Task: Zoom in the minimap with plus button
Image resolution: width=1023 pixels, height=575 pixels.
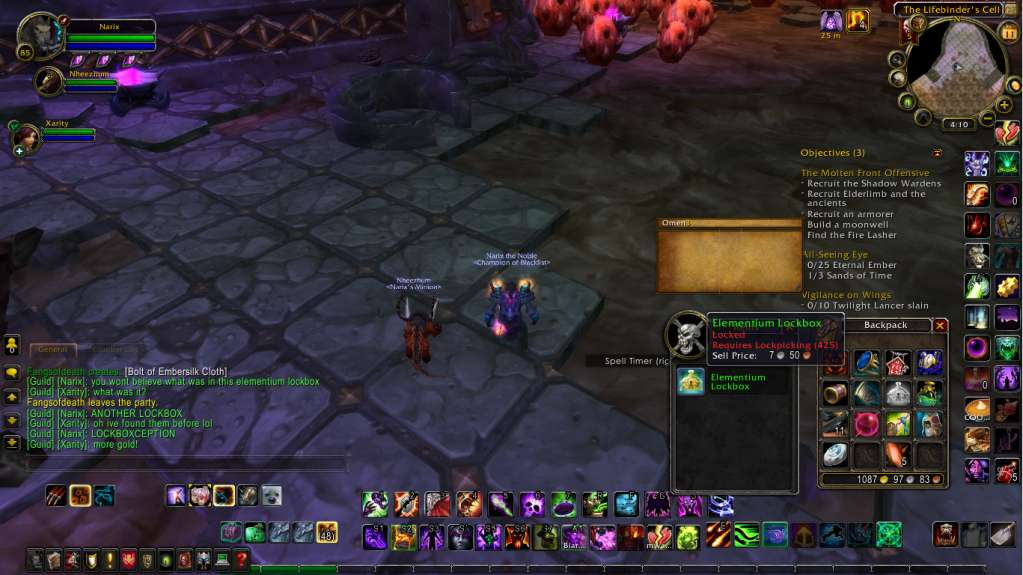Action: [1004, 104]
